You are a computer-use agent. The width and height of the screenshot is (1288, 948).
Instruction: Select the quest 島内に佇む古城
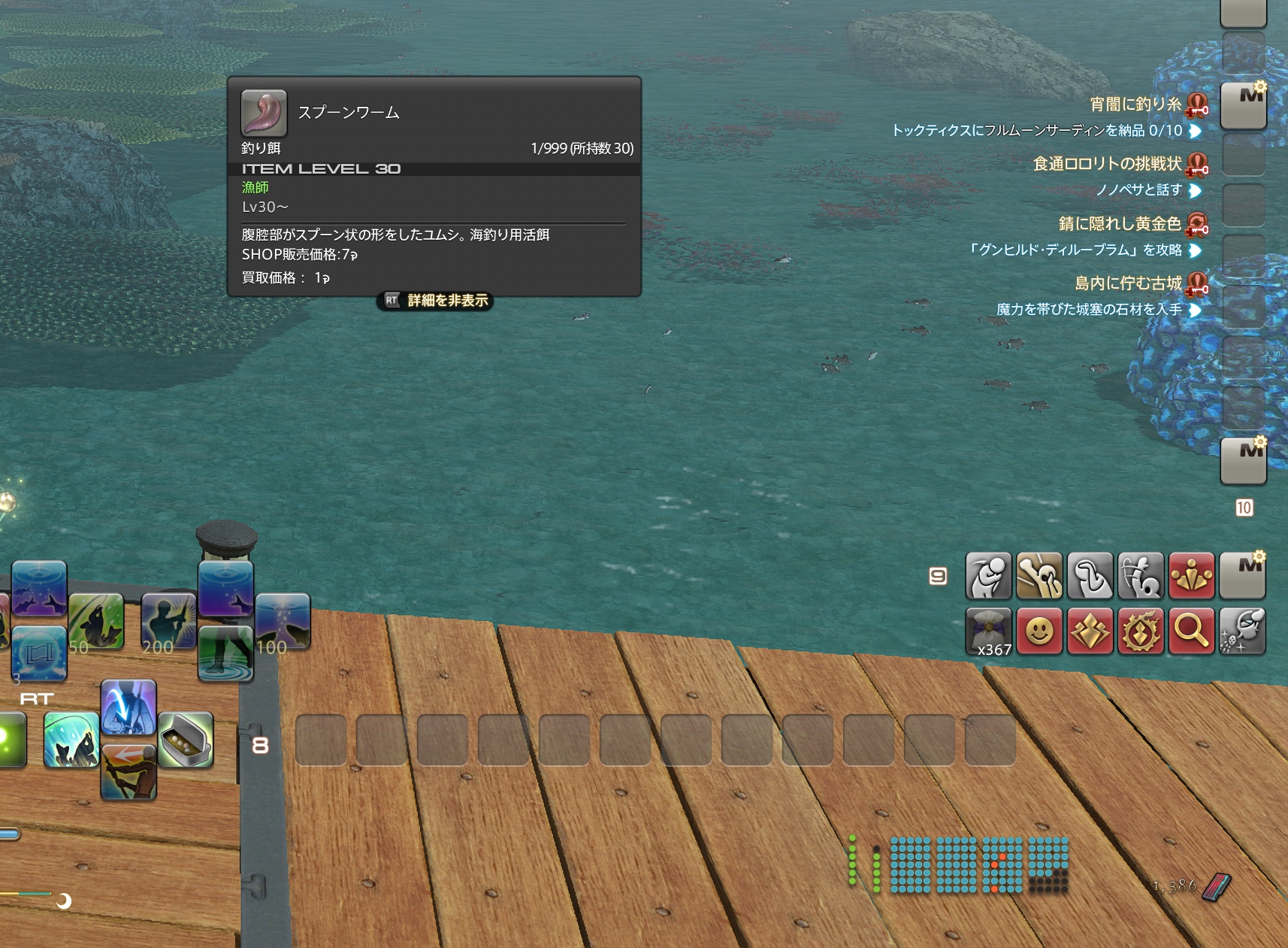(x=1127, y=283)
